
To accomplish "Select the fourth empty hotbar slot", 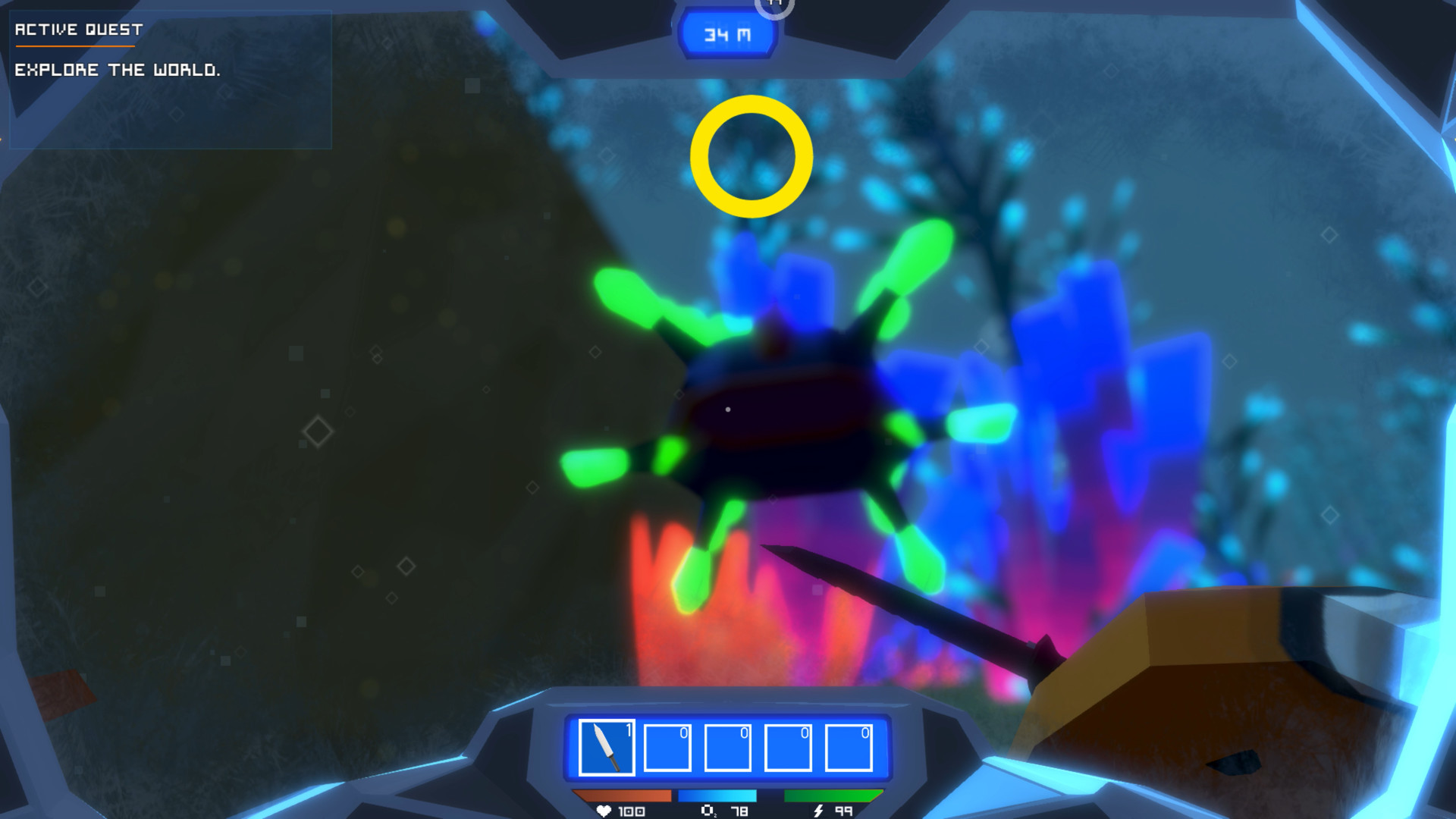I will tap(786, 748).
